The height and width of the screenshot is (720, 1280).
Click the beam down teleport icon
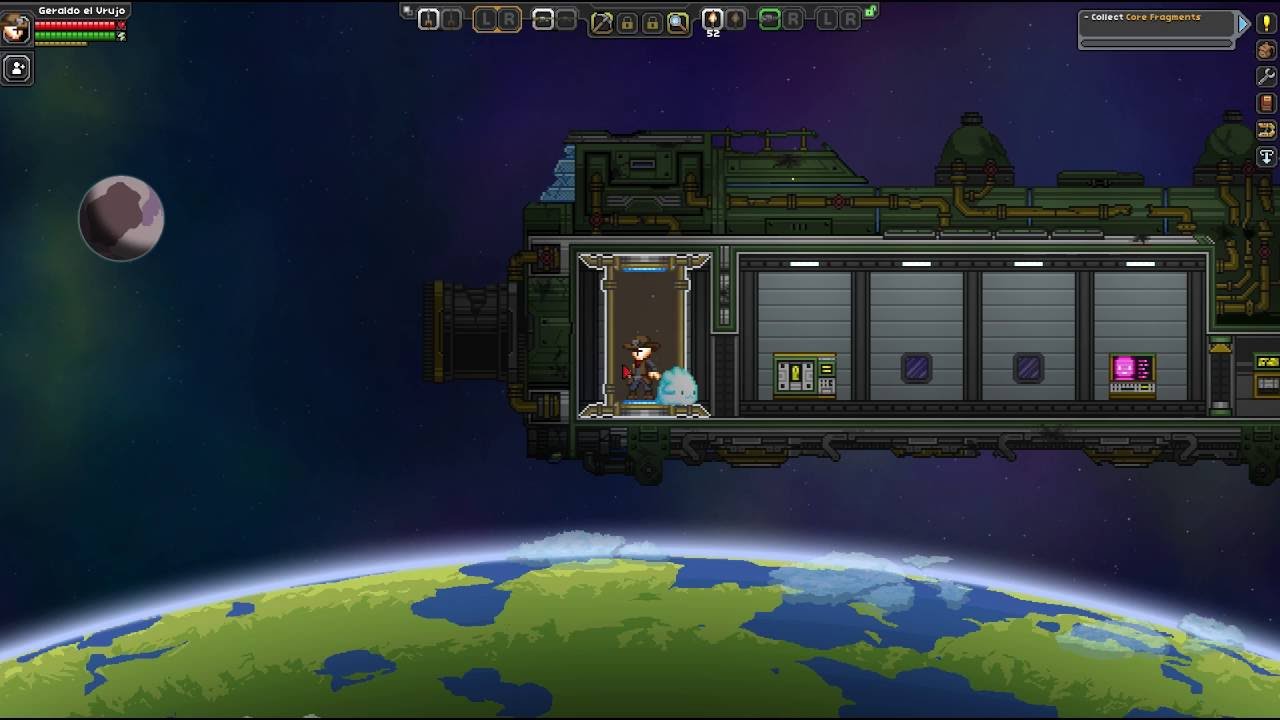pos(1266,157)
